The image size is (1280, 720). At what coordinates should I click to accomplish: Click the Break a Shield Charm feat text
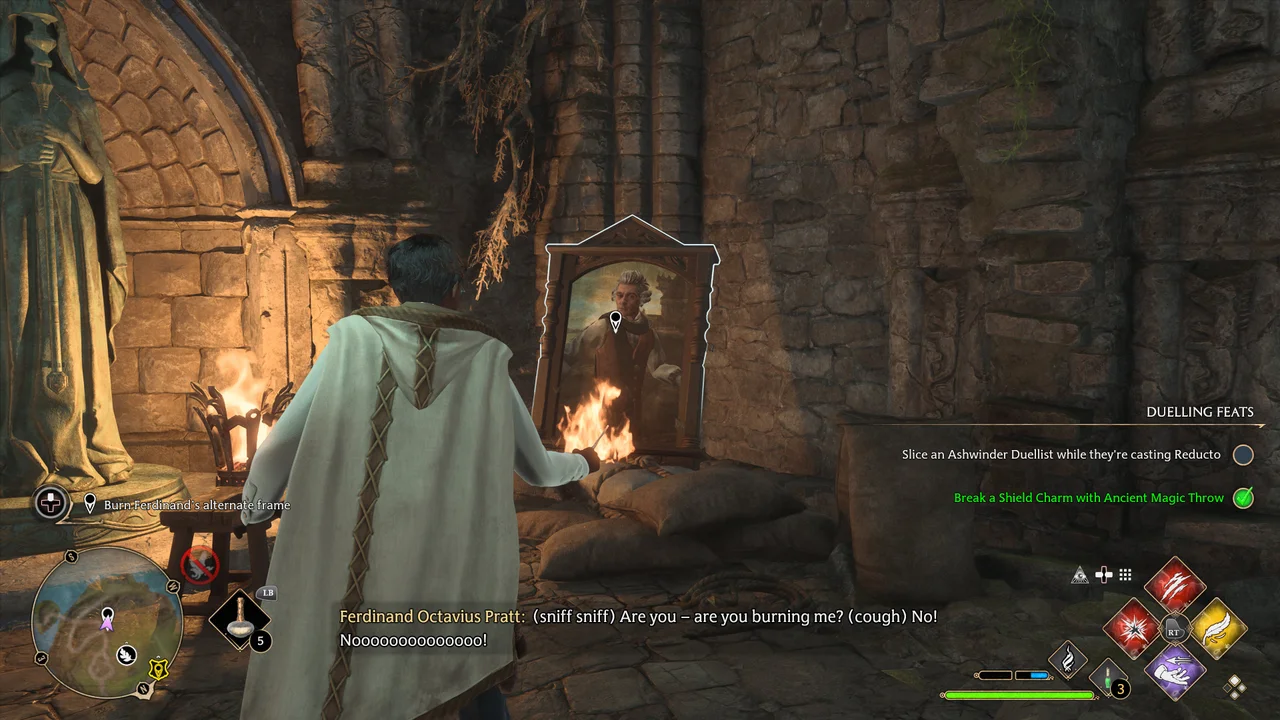1090,497
